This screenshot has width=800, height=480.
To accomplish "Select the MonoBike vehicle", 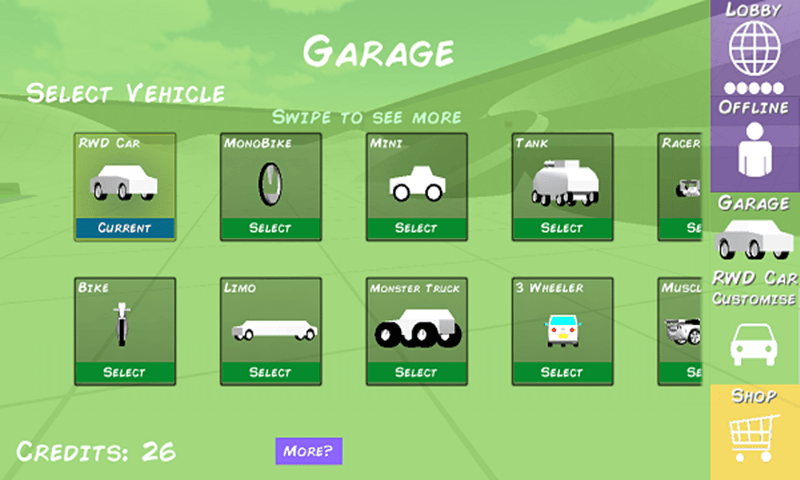I will tap(270, 228).
